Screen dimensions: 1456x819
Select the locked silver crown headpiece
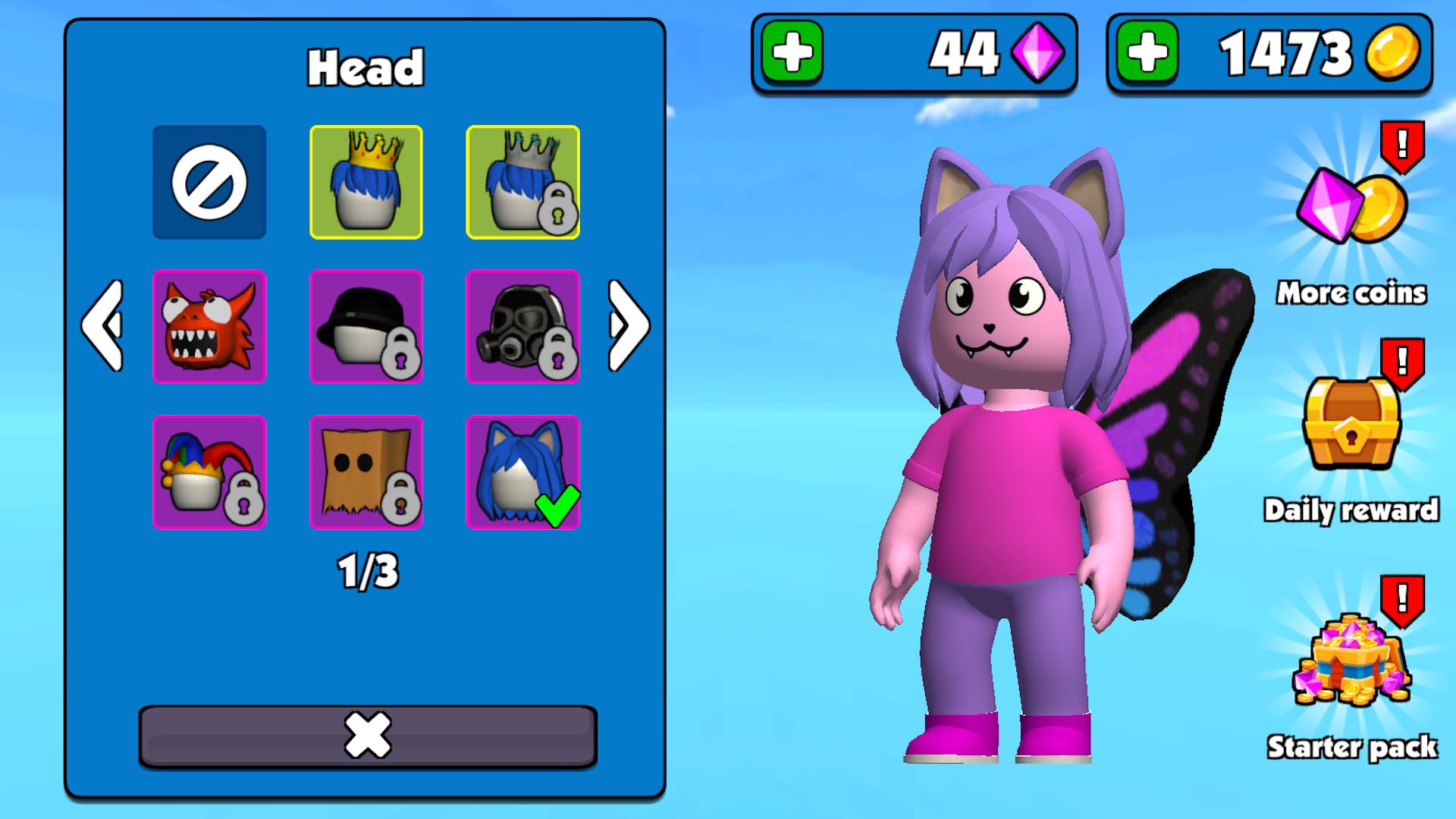click(x=522, y=182)
